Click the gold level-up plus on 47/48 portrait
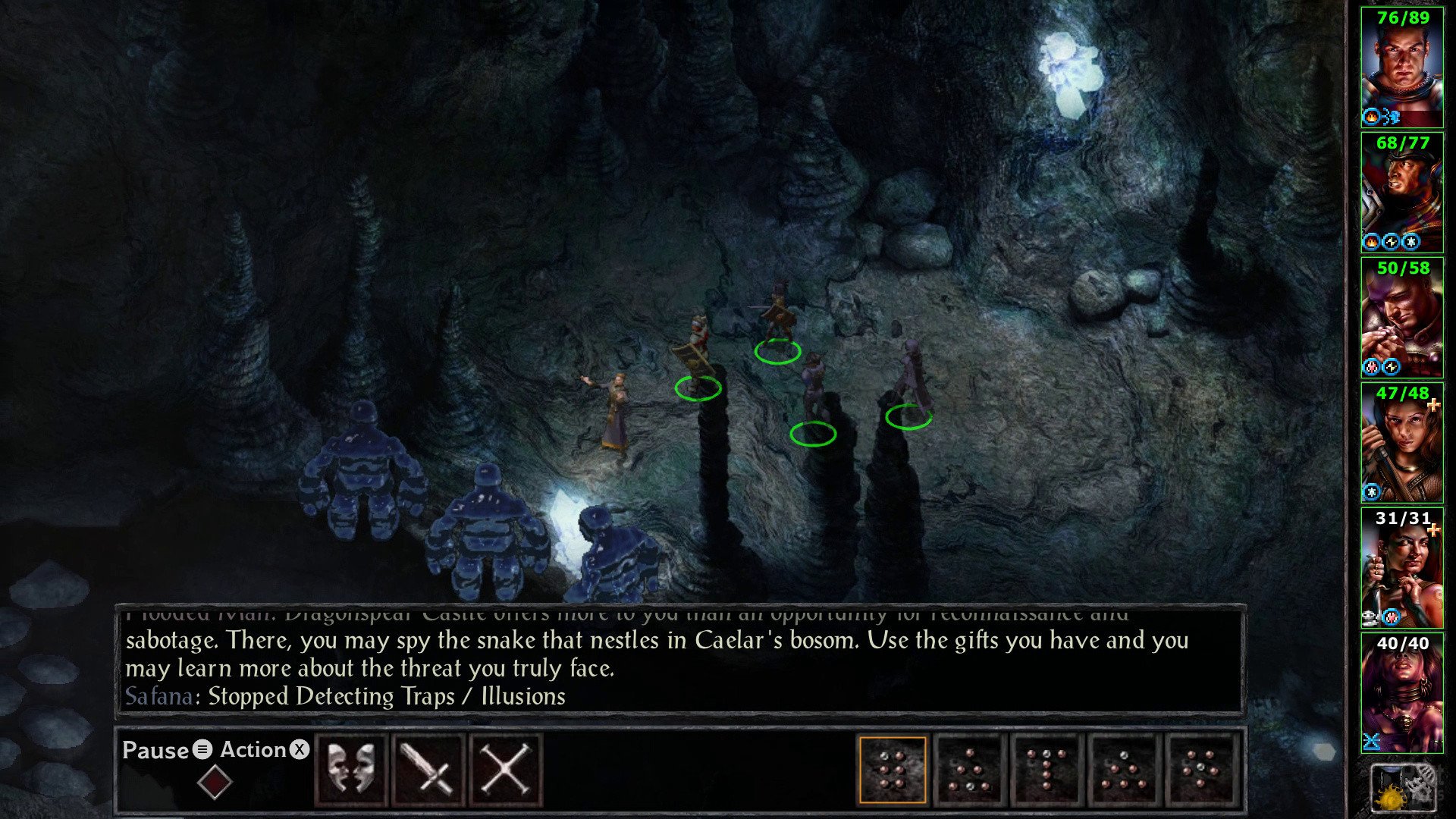 pyautogui.click(x=1432, y=406)
